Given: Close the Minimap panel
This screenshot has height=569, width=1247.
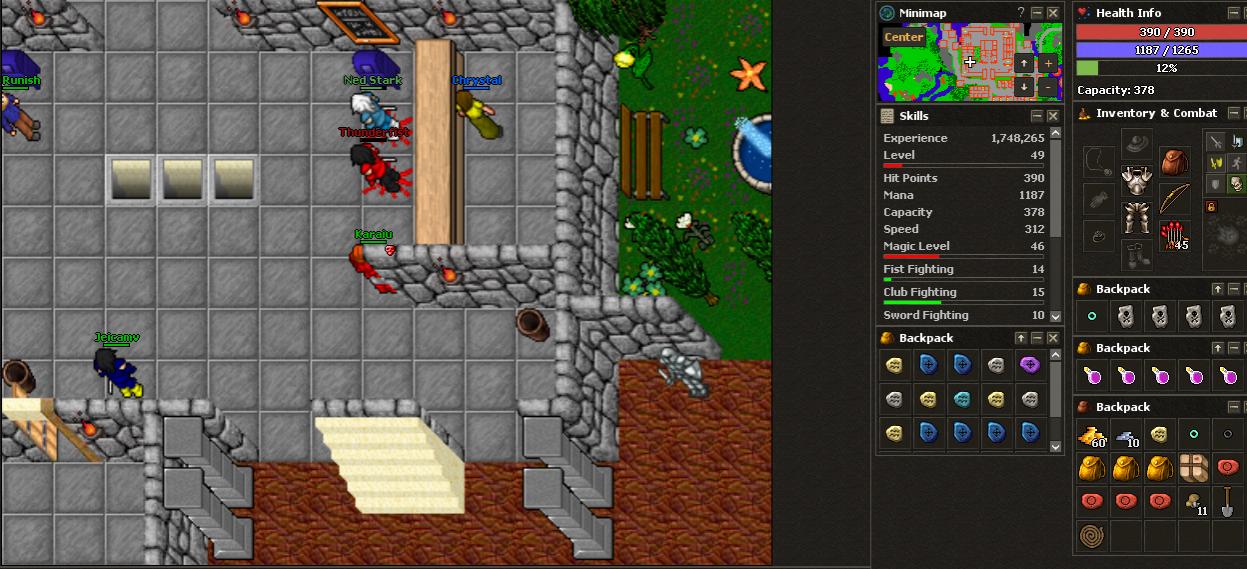Looking at the screenshot, I should 1052,12.
